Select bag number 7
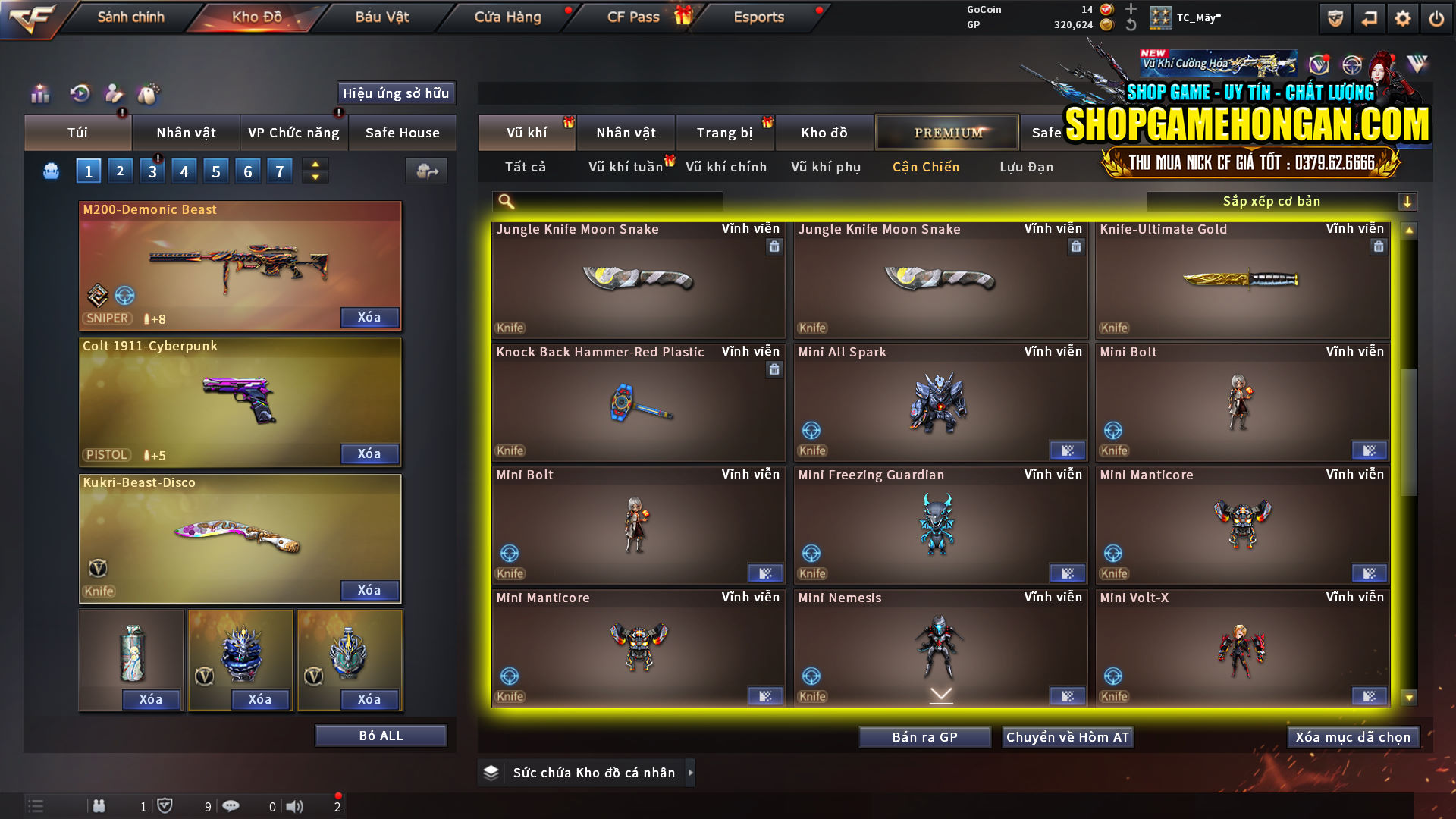The image size is (1456, 819). tap(279, 171)
